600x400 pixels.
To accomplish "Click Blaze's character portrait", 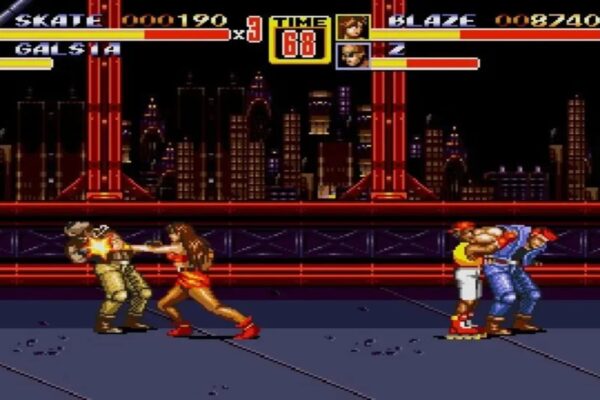I will [353, 27].
